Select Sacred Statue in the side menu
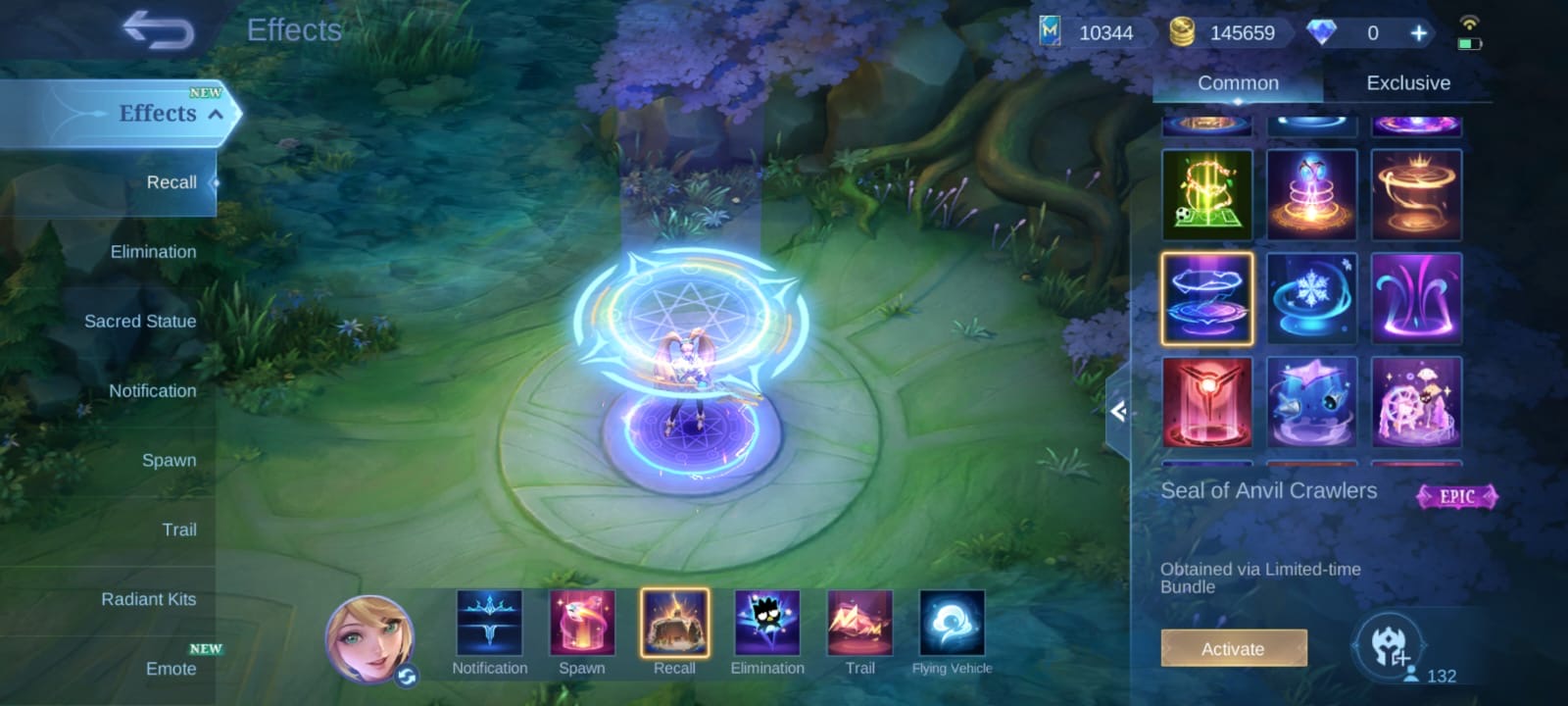Viewport: 1568px width, 706px height. tap(140, 322)
